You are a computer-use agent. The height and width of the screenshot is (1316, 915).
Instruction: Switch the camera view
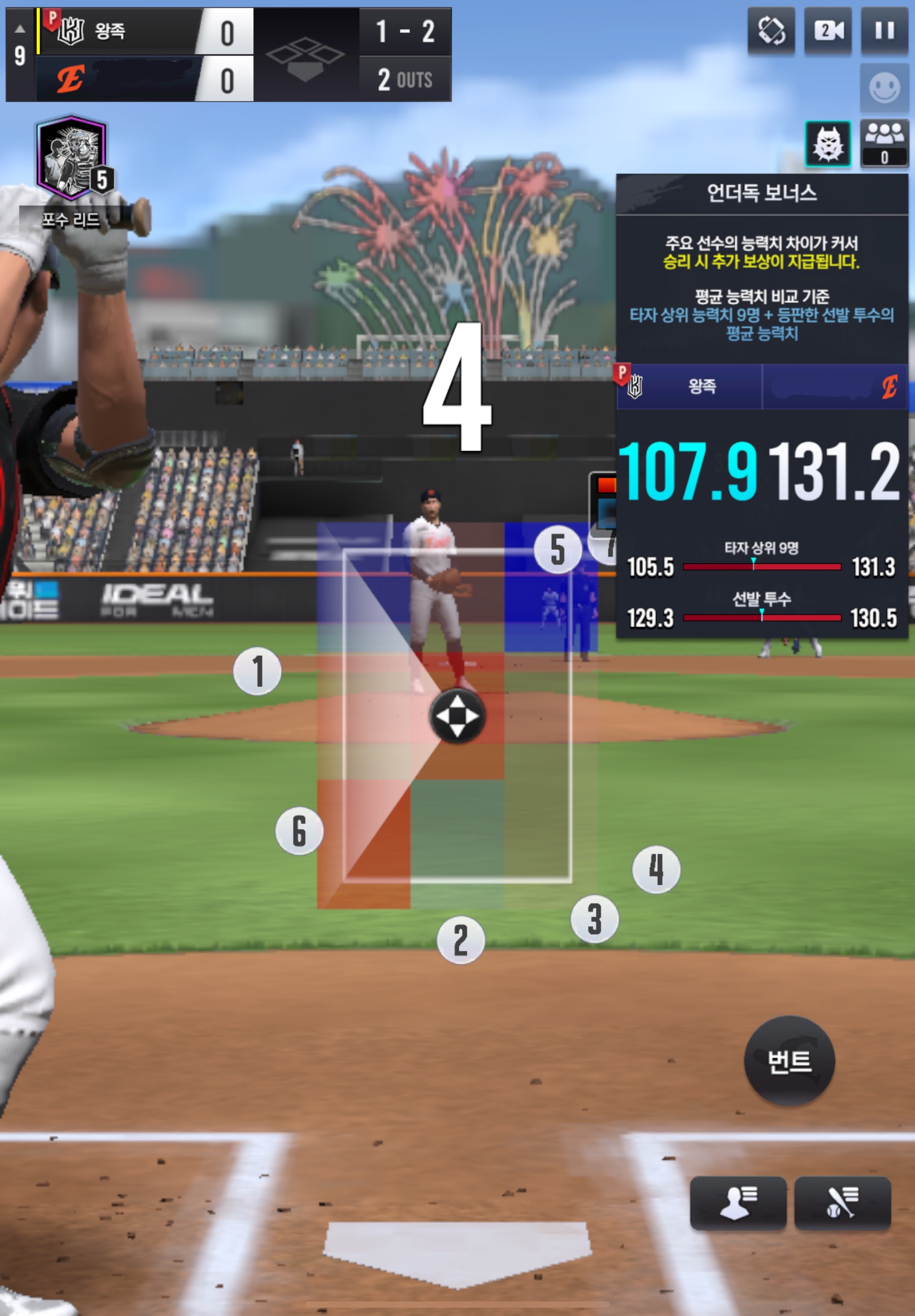[x=828, y=31]
